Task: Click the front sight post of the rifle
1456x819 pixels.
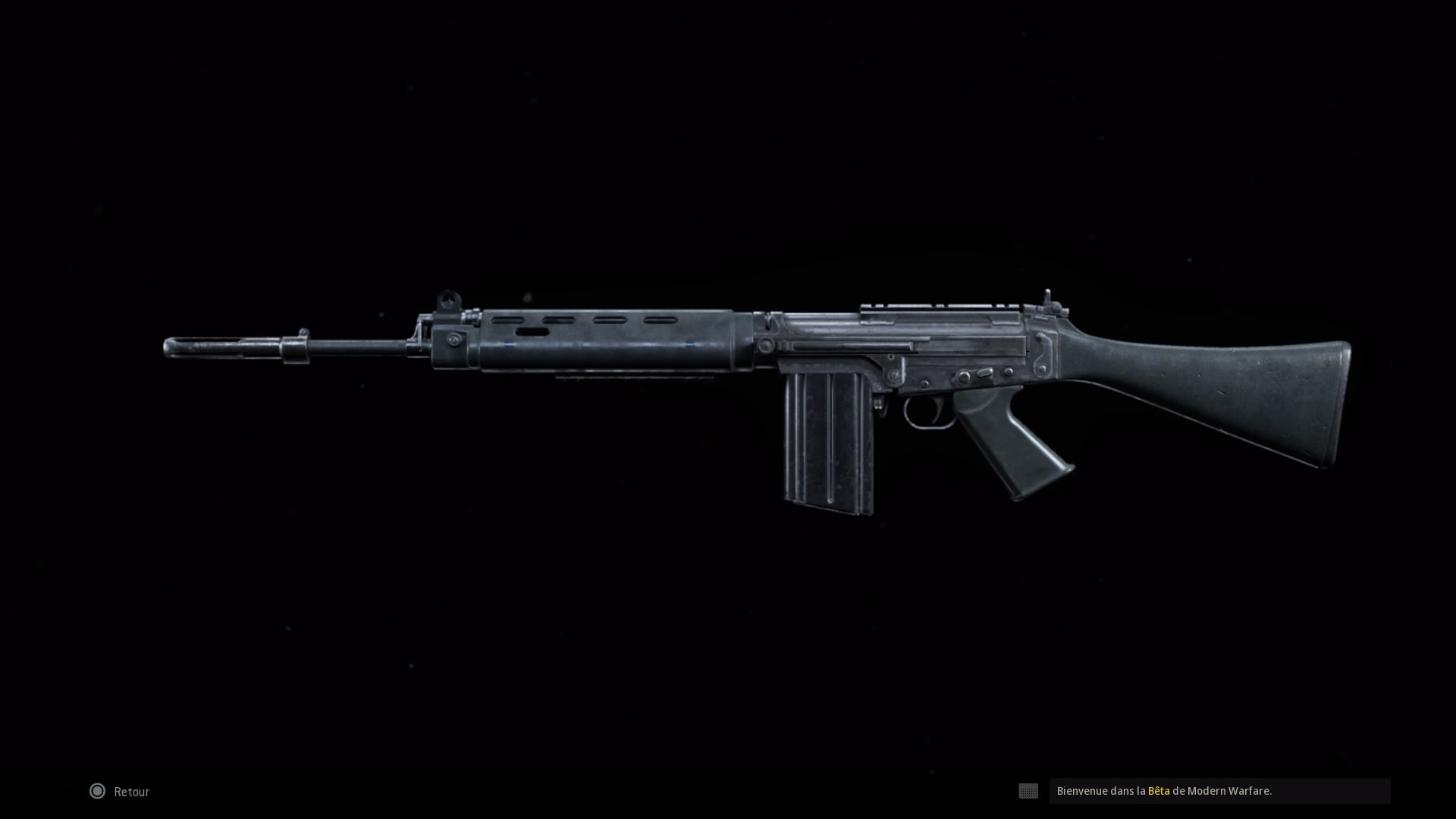Action: (x=447, y=299)
